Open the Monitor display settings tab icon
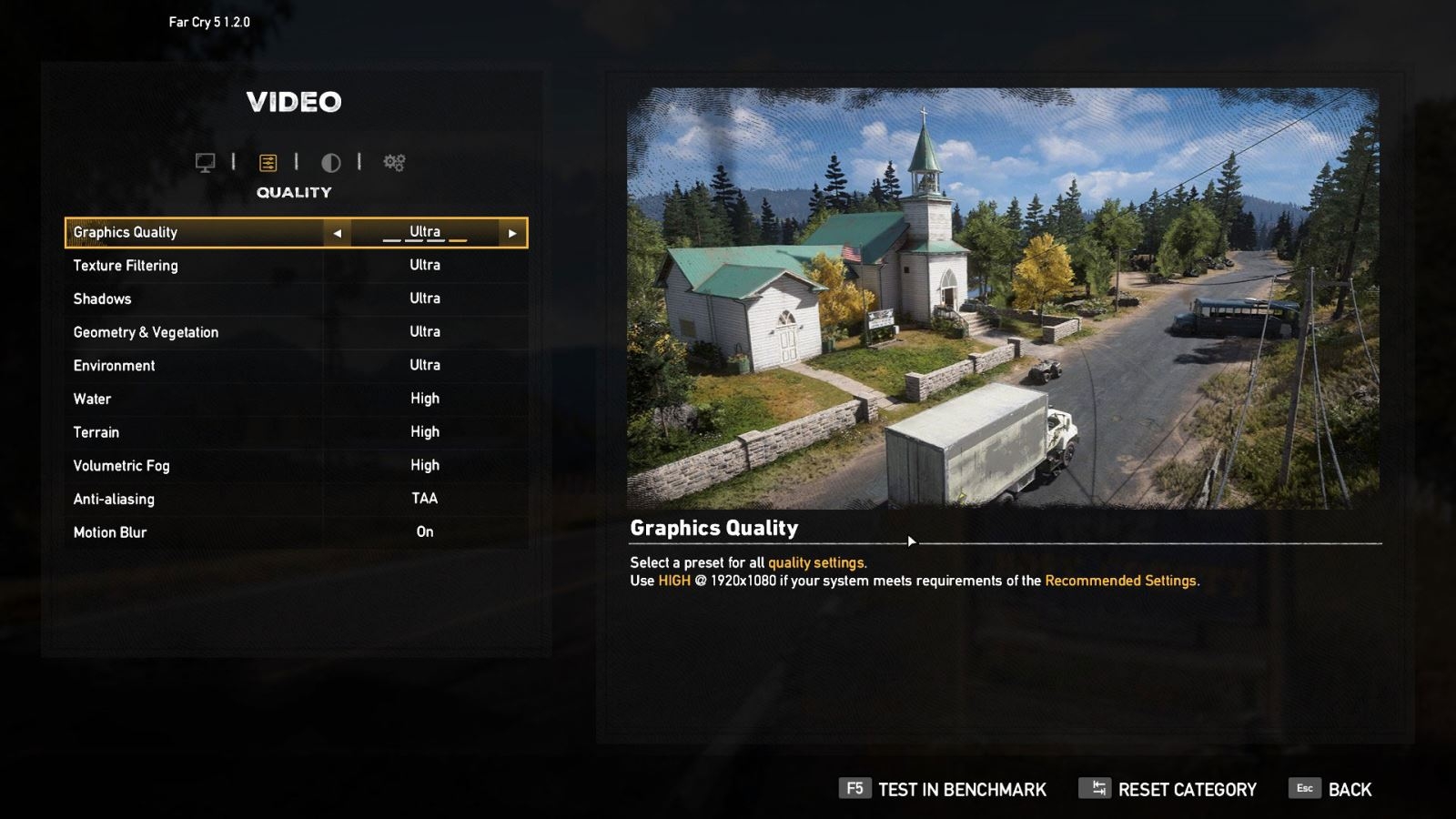Screen dimensions: 1456x819 tap(207, 163)
